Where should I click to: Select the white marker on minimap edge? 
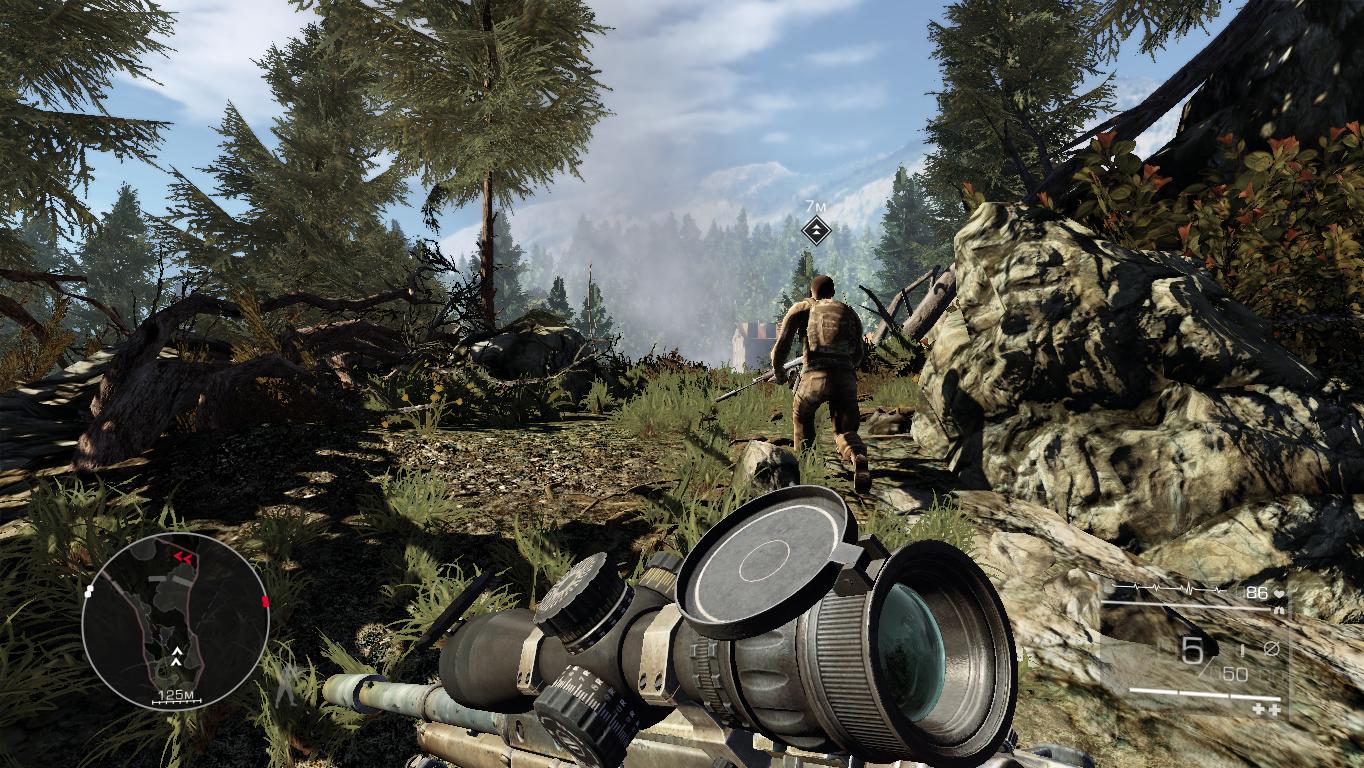pos(90,590)
